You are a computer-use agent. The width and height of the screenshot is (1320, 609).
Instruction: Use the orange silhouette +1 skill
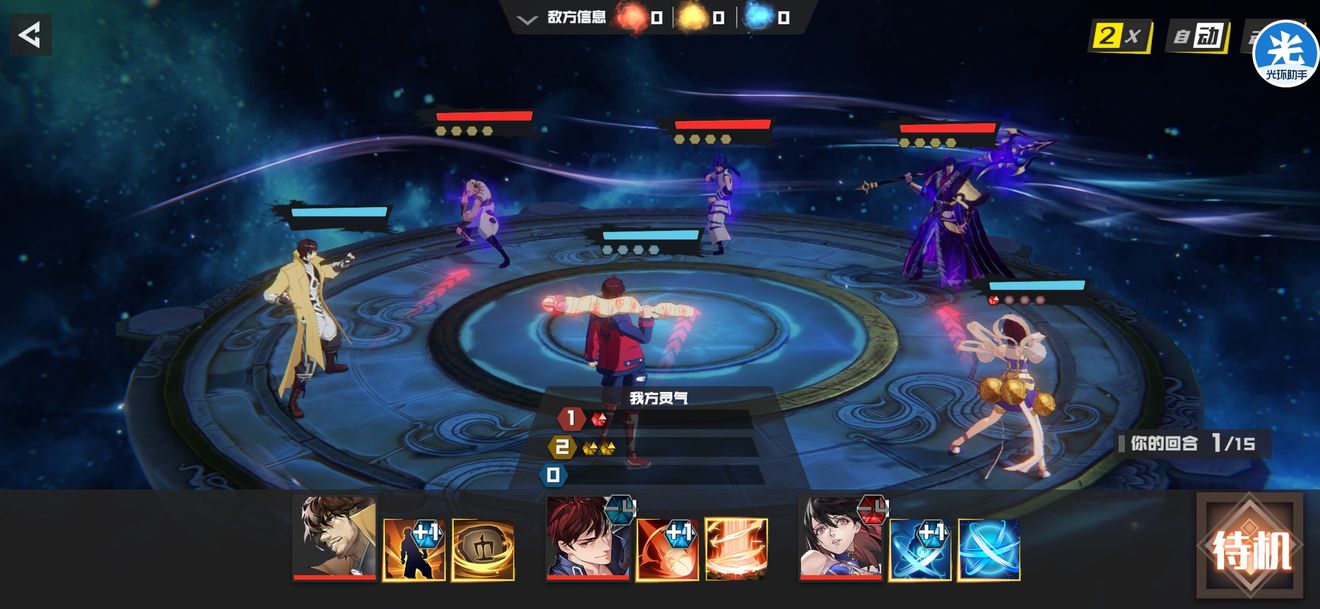pyautogui.click(x=414, y=549)
